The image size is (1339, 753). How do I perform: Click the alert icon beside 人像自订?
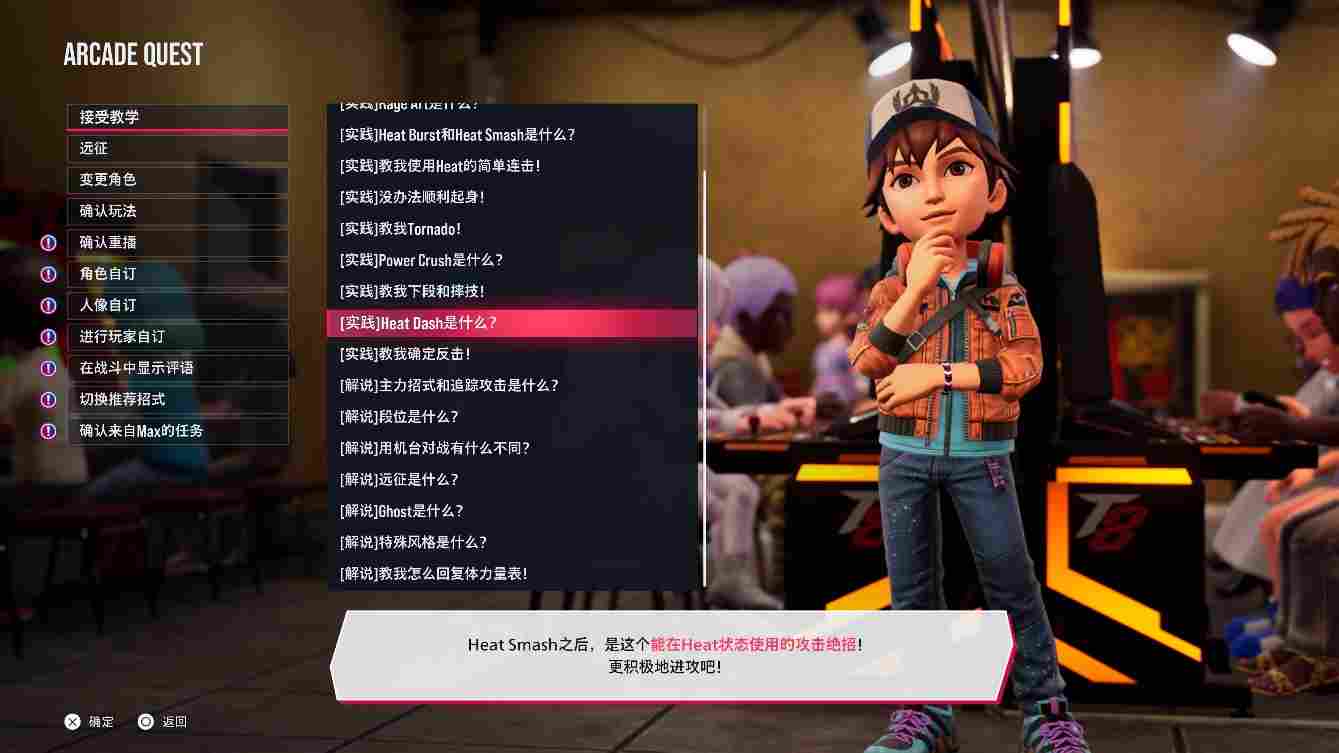point(48,306)
